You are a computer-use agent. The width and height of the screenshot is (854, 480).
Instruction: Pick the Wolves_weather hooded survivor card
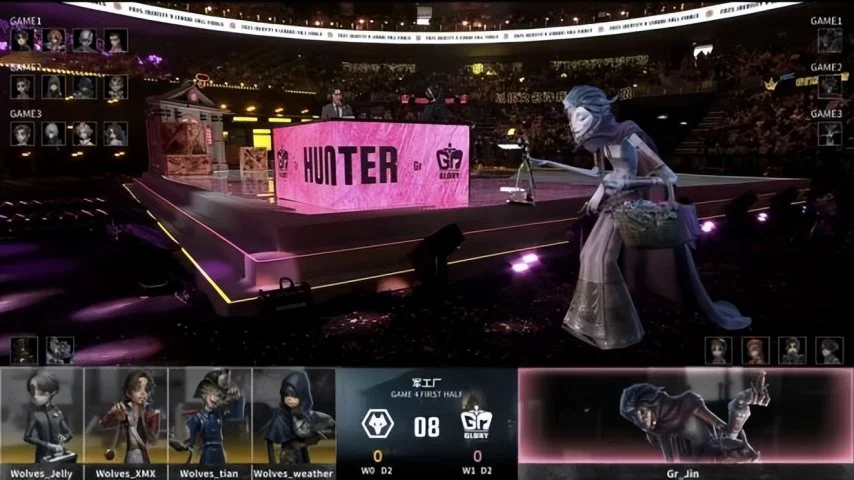point(294,418)
